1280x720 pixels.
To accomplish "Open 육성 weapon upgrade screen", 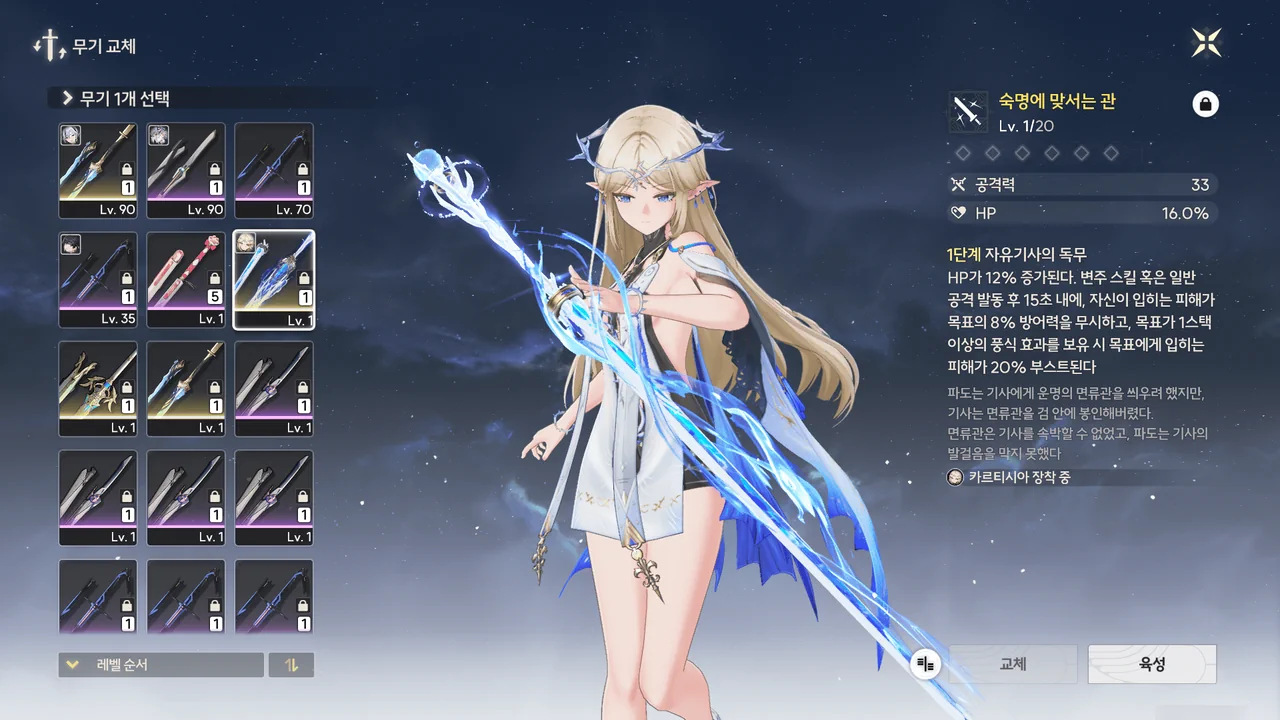I will [x=1152, y=664].
